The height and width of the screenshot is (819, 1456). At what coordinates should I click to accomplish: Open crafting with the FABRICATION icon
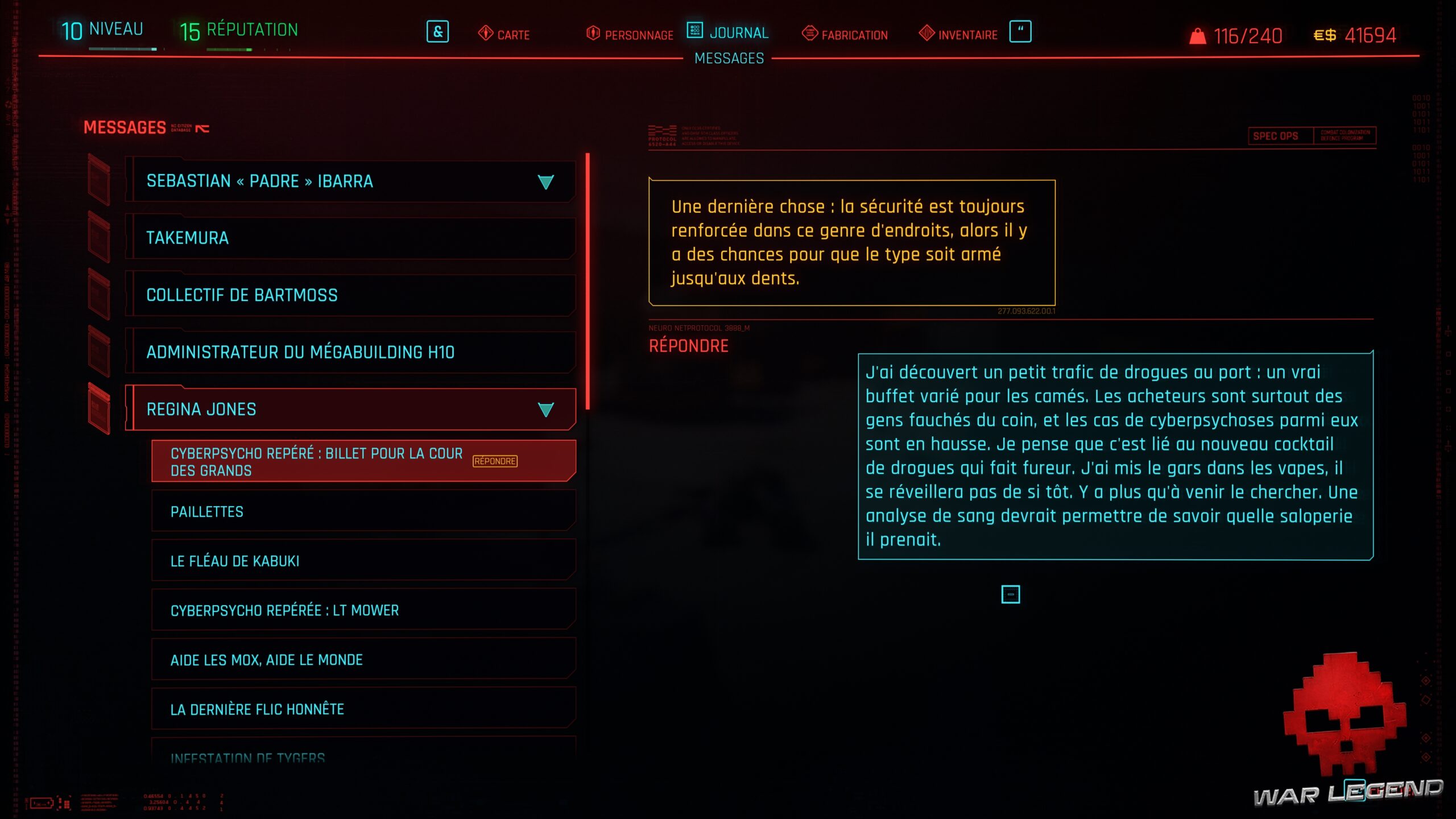[x=809, y=34]
